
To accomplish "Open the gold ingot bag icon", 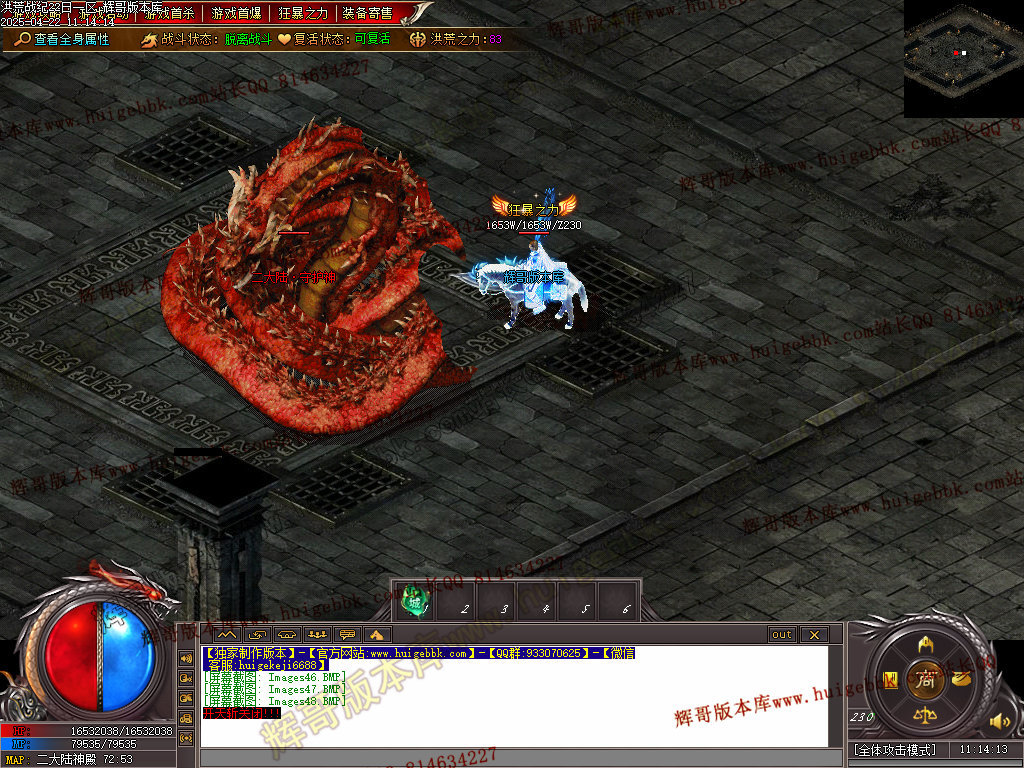I will (963, 679).
